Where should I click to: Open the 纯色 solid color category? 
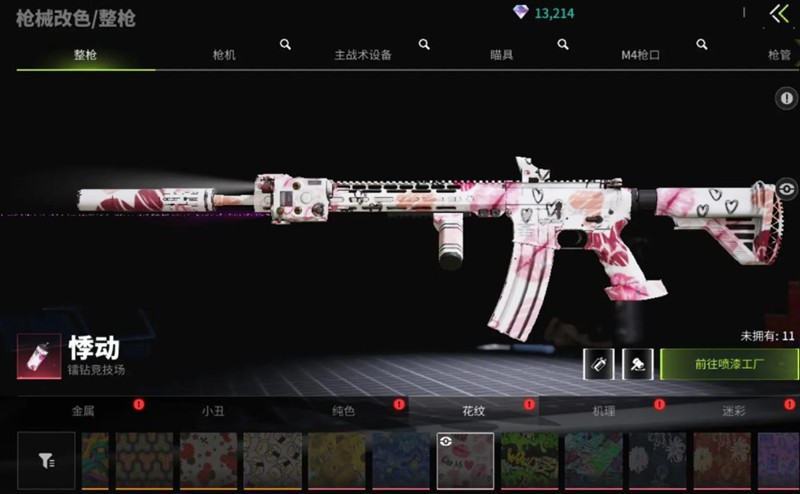click(x=343, y=410)
